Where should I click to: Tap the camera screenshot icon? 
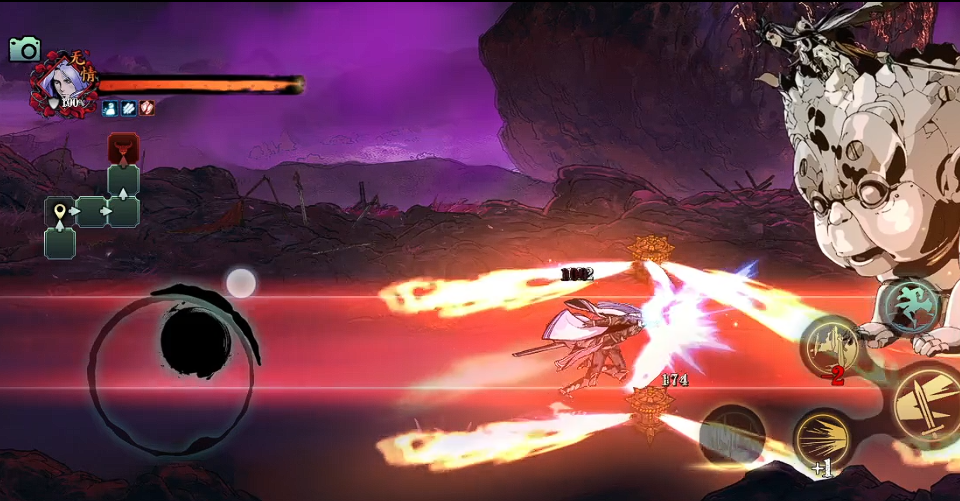24,49
